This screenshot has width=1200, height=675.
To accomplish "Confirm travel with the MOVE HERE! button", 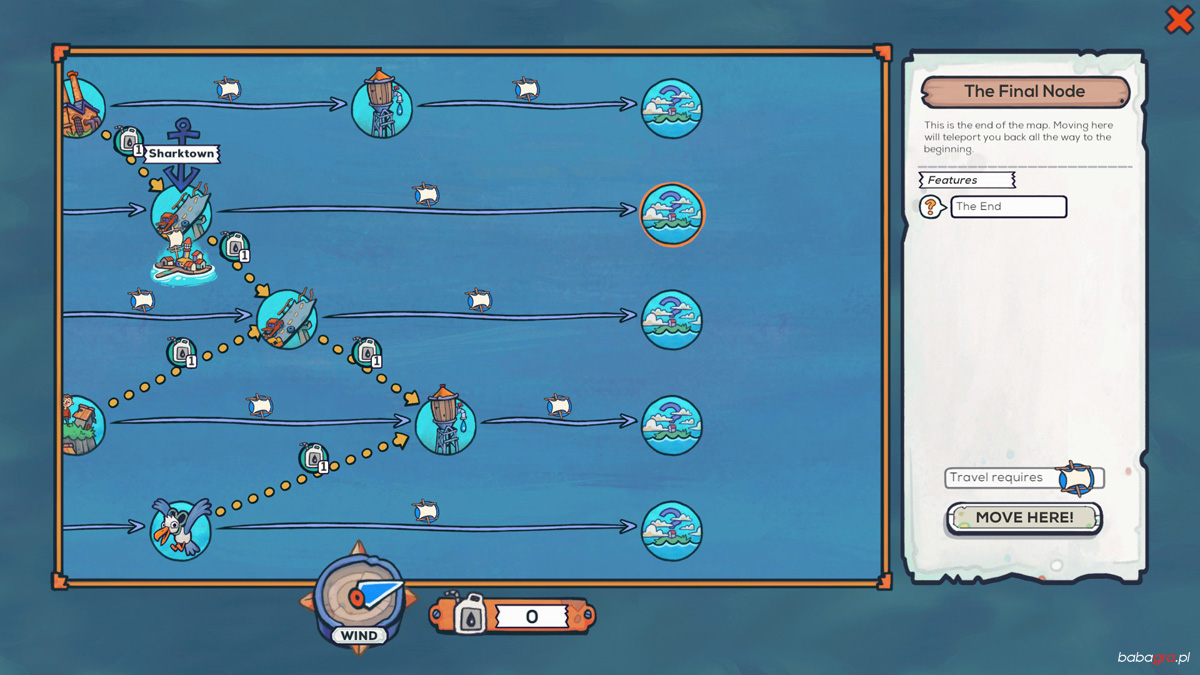I will coord(1024,518).
